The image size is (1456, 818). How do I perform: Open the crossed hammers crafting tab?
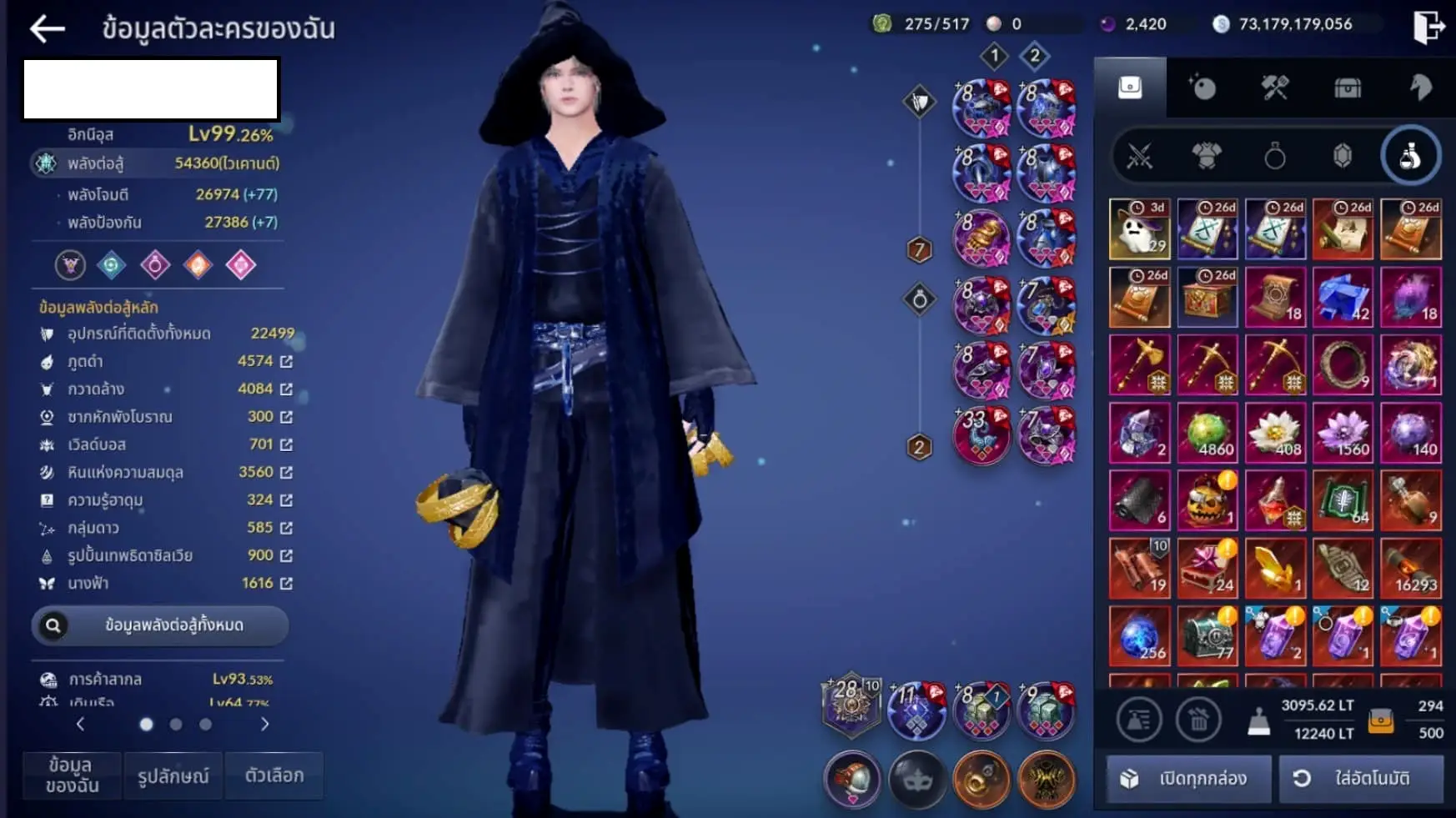click(x=1274, y=88)
